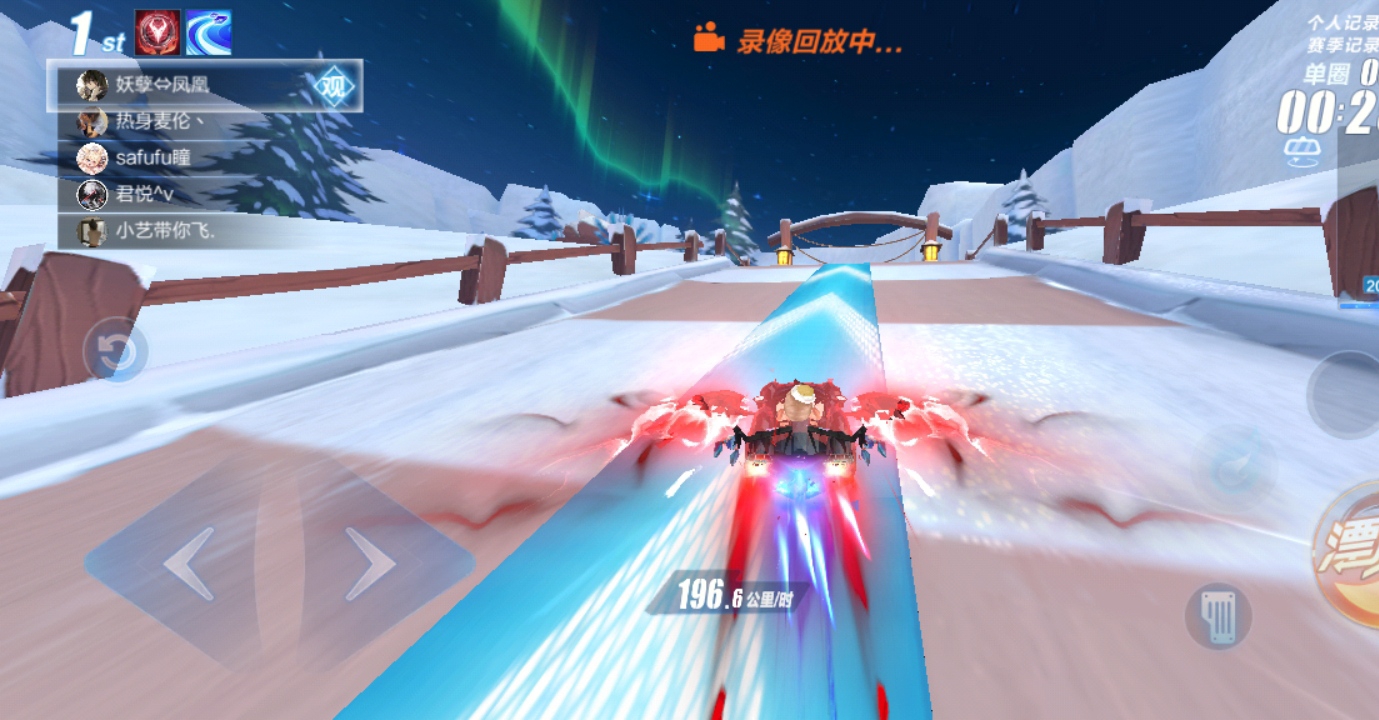
Task: Choose safufu瞳 in the player list
Action: click(152, 158)
